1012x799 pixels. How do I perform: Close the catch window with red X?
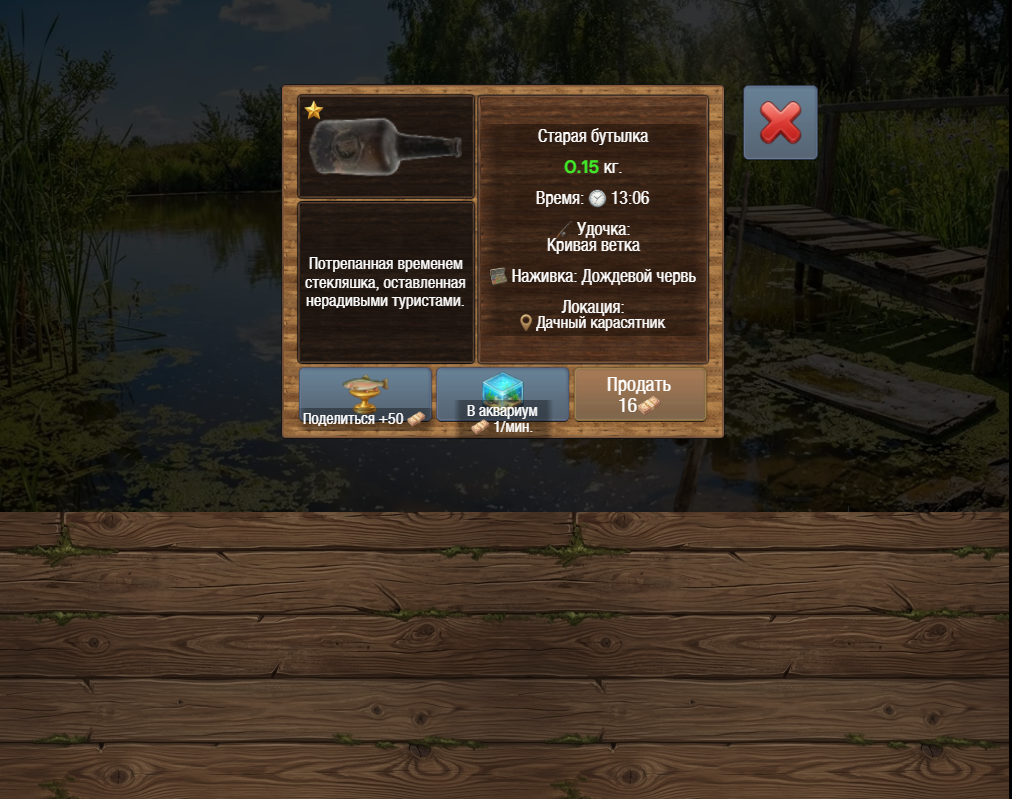tap(780, 123)
